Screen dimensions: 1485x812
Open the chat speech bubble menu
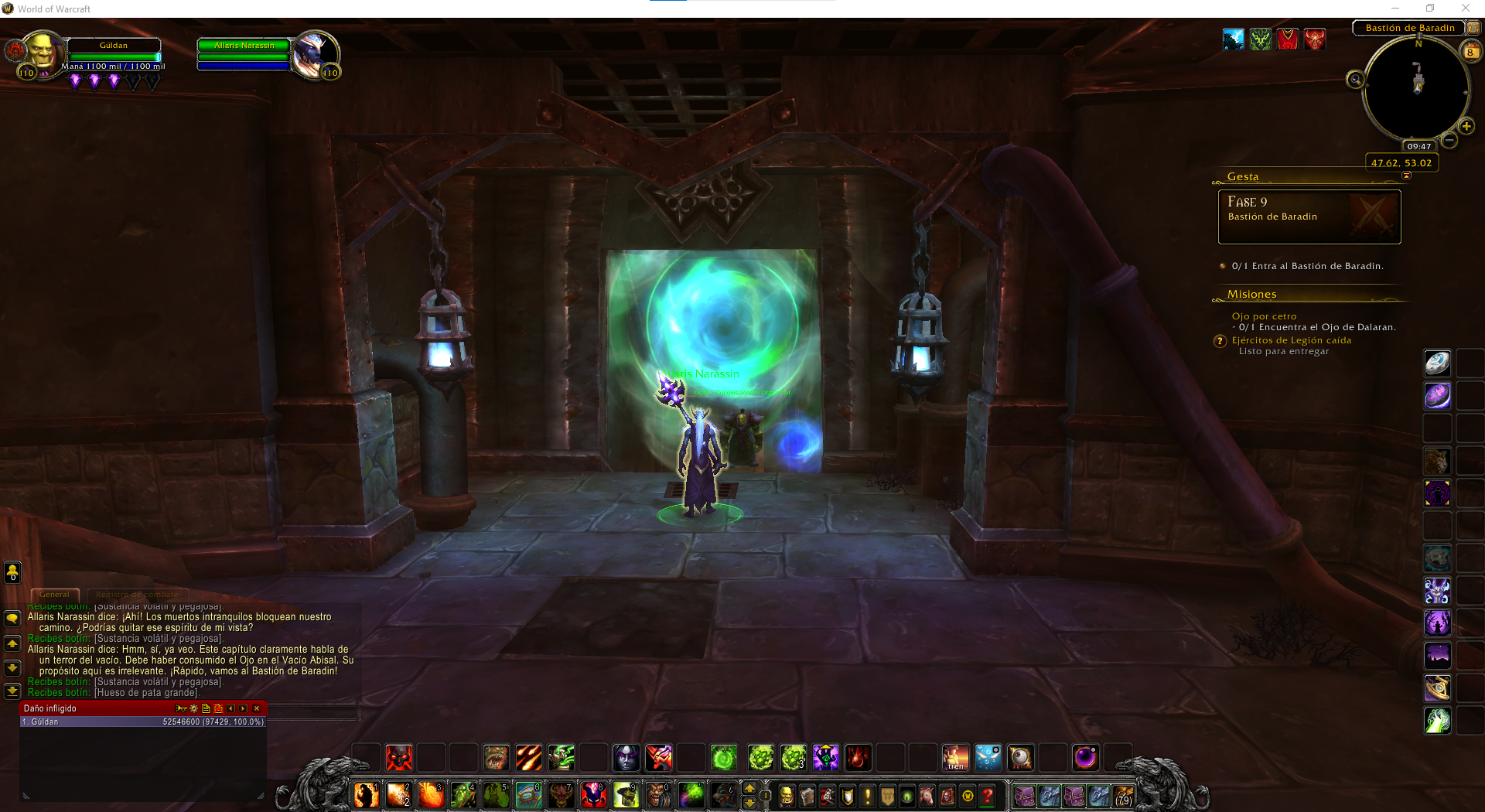tap(12, 619)
